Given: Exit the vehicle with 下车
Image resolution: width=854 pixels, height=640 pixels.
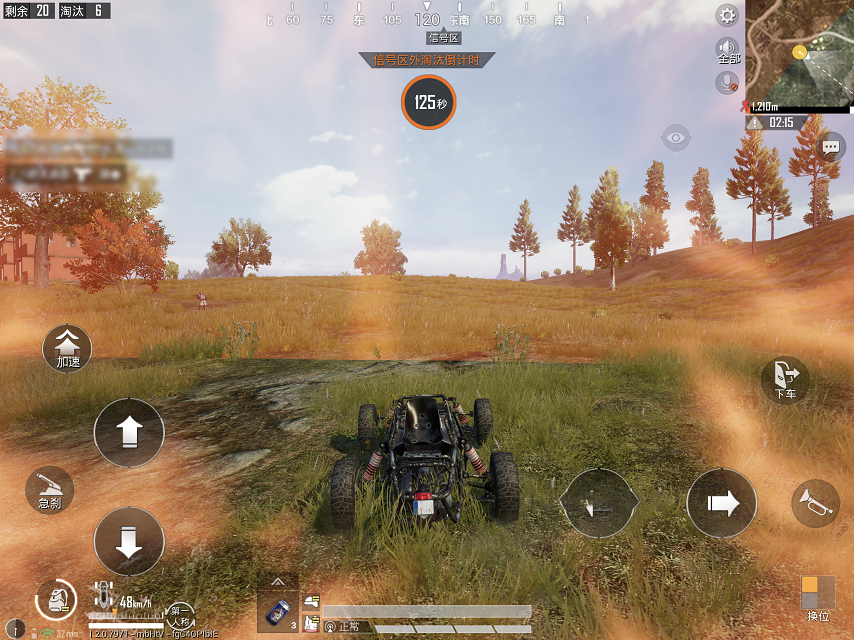Looking at the screenshot, I should tap(785, 380).
